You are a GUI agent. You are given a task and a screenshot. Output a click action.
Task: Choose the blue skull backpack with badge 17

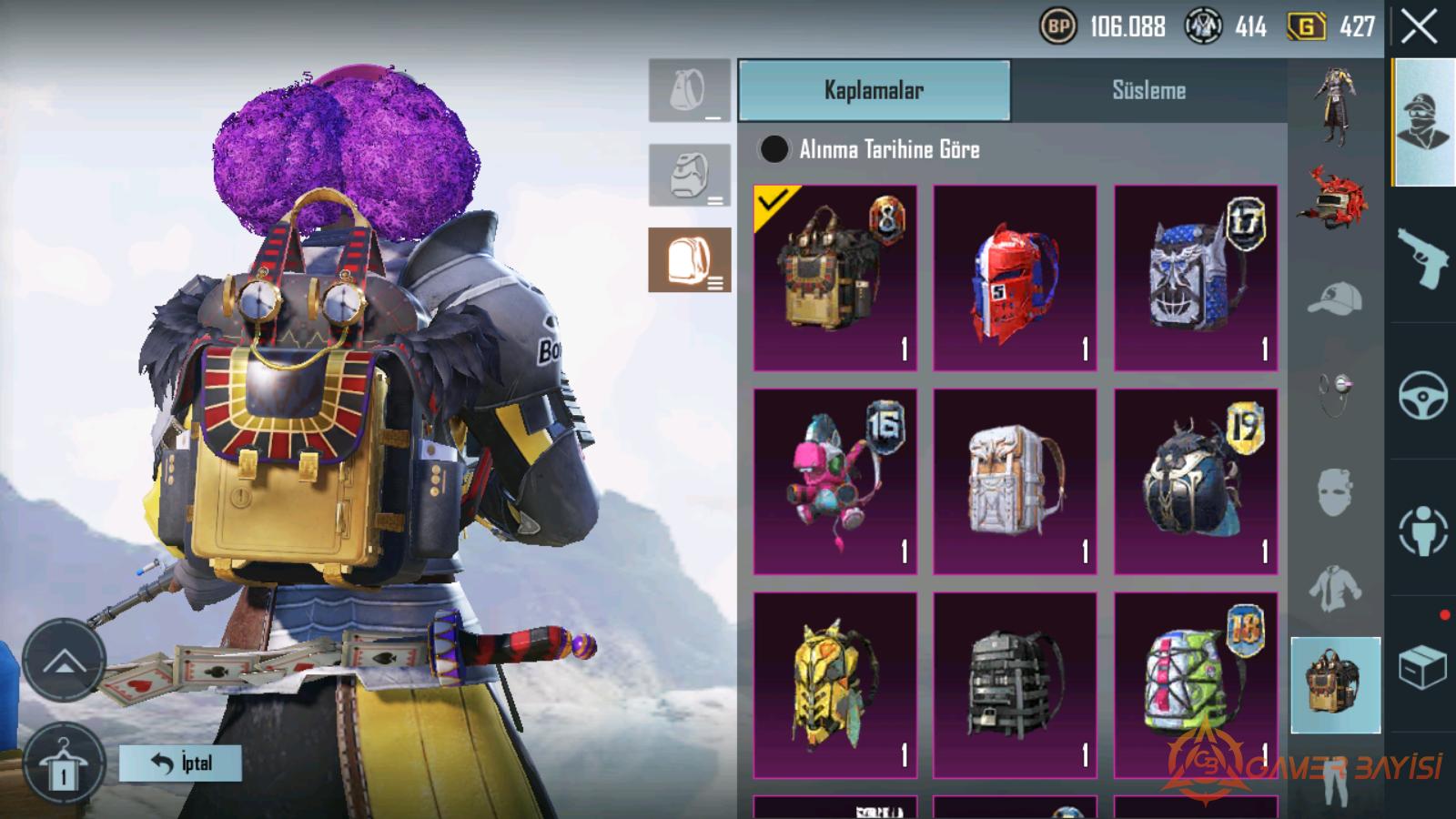(1195, 278)
